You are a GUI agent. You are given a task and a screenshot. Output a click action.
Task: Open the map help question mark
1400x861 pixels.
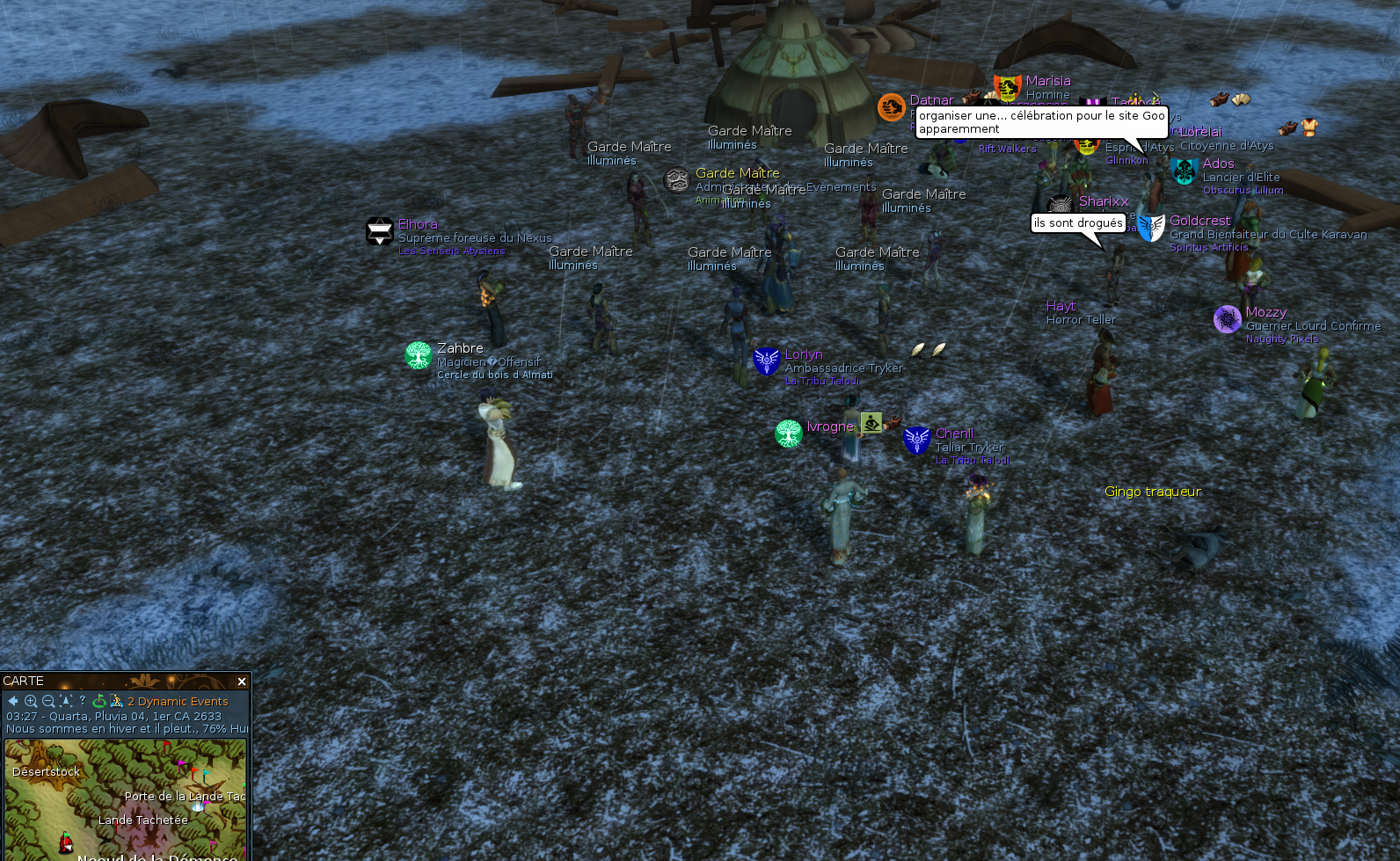click(83, 700)
